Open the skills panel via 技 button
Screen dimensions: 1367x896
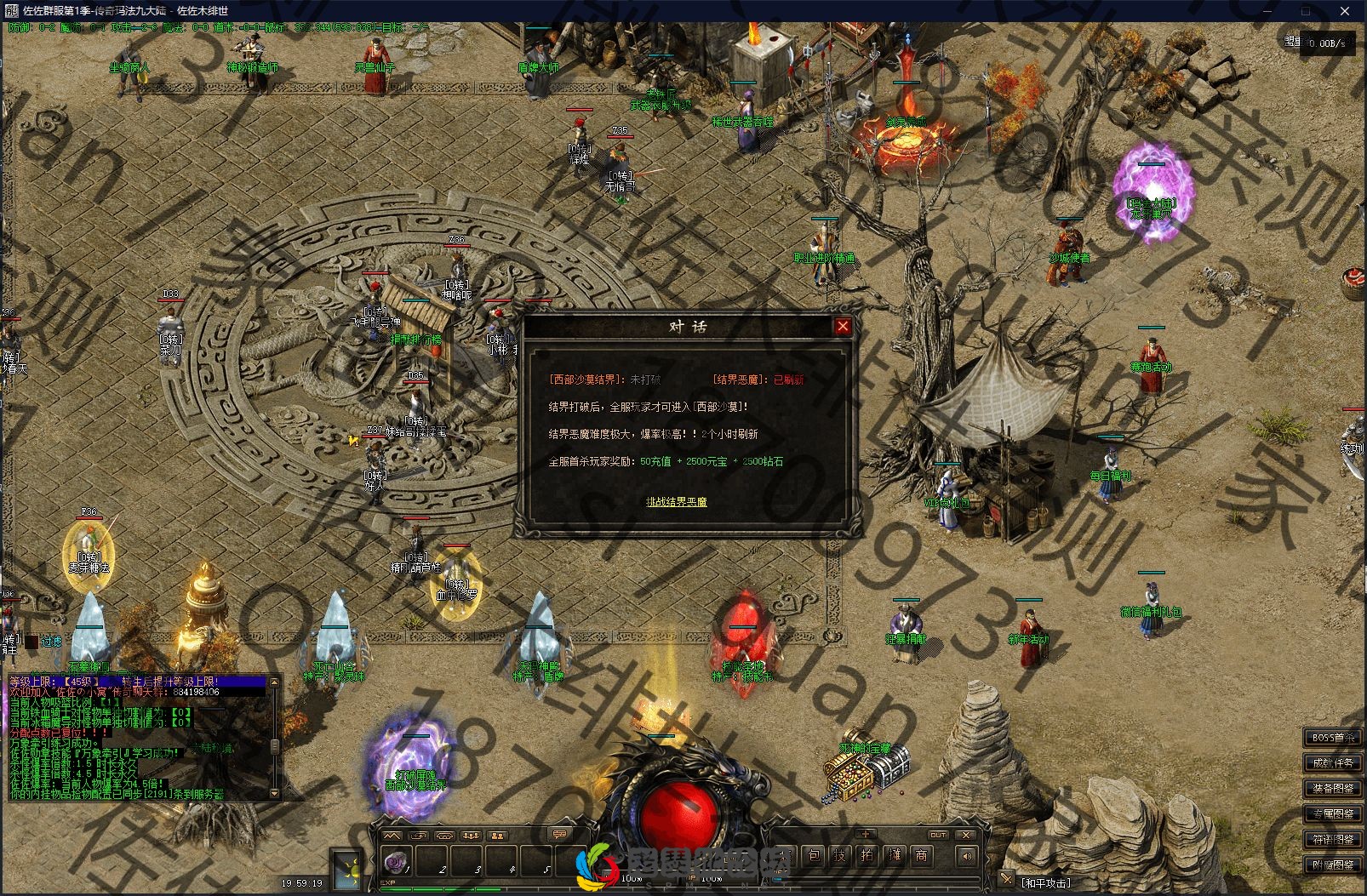[x=840, y=856]
